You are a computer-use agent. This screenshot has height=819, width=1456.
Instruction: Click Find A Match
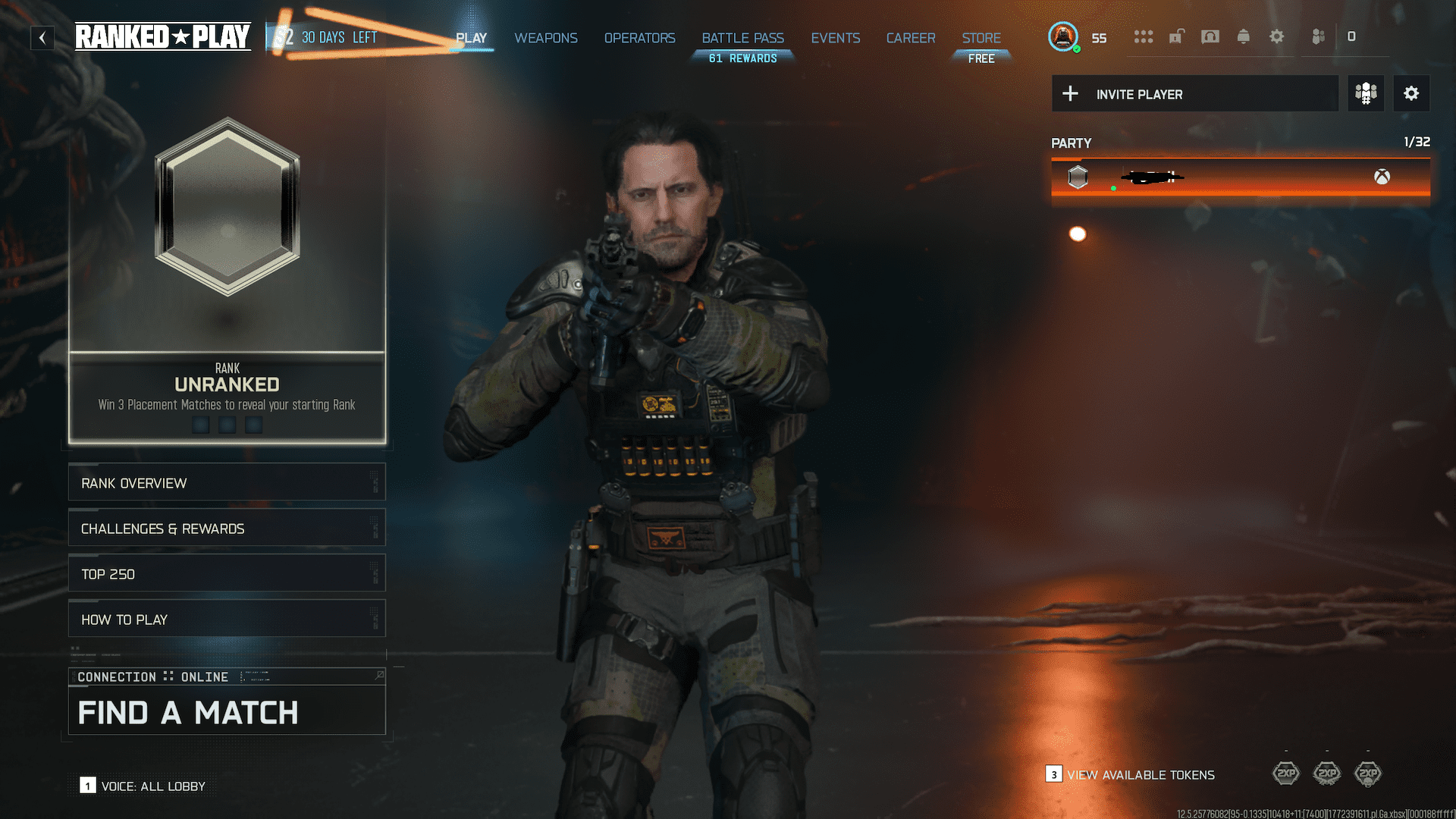click(x=188, y=712)
